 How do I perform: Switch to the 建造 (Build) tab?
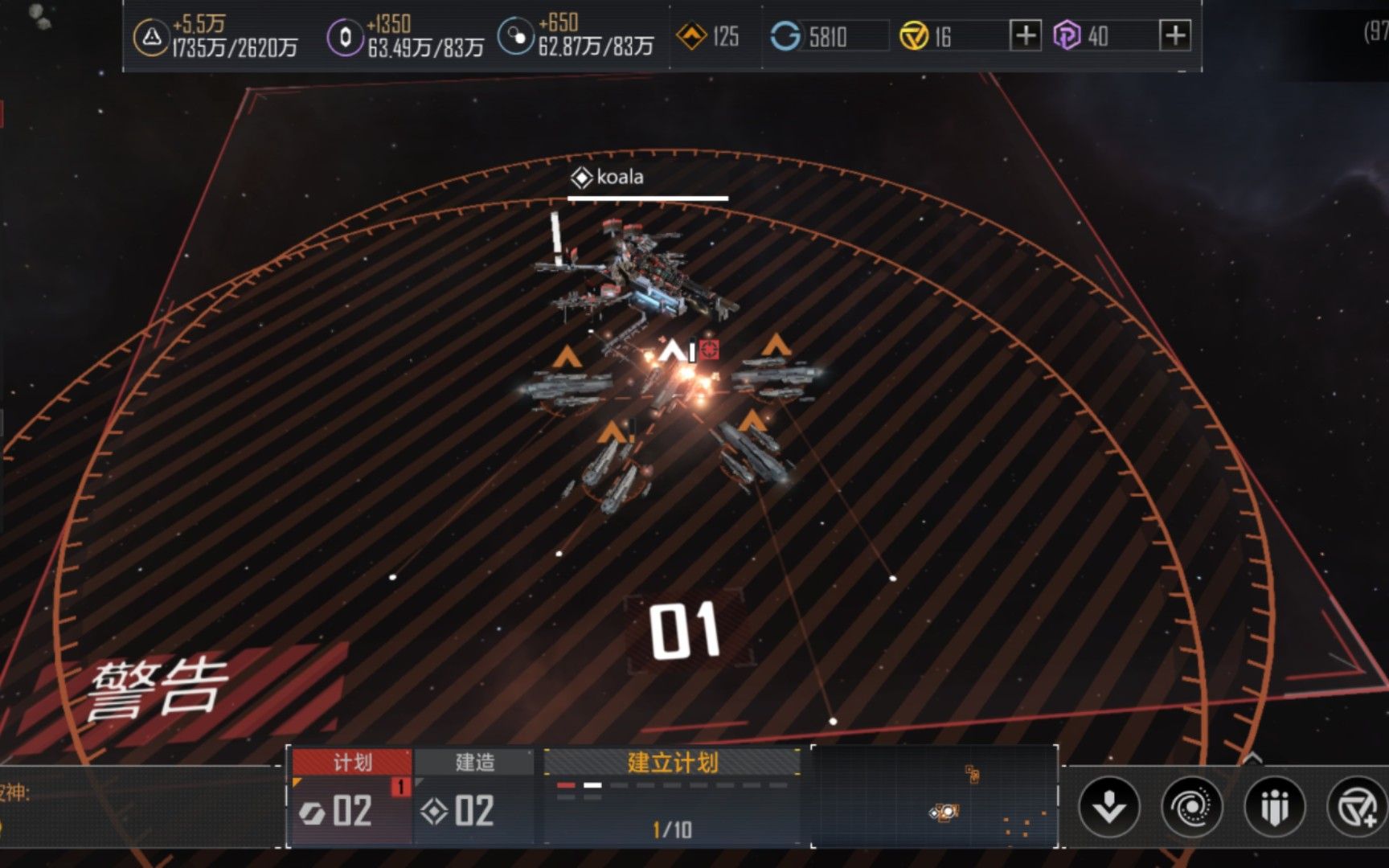(x=474, y=762)
